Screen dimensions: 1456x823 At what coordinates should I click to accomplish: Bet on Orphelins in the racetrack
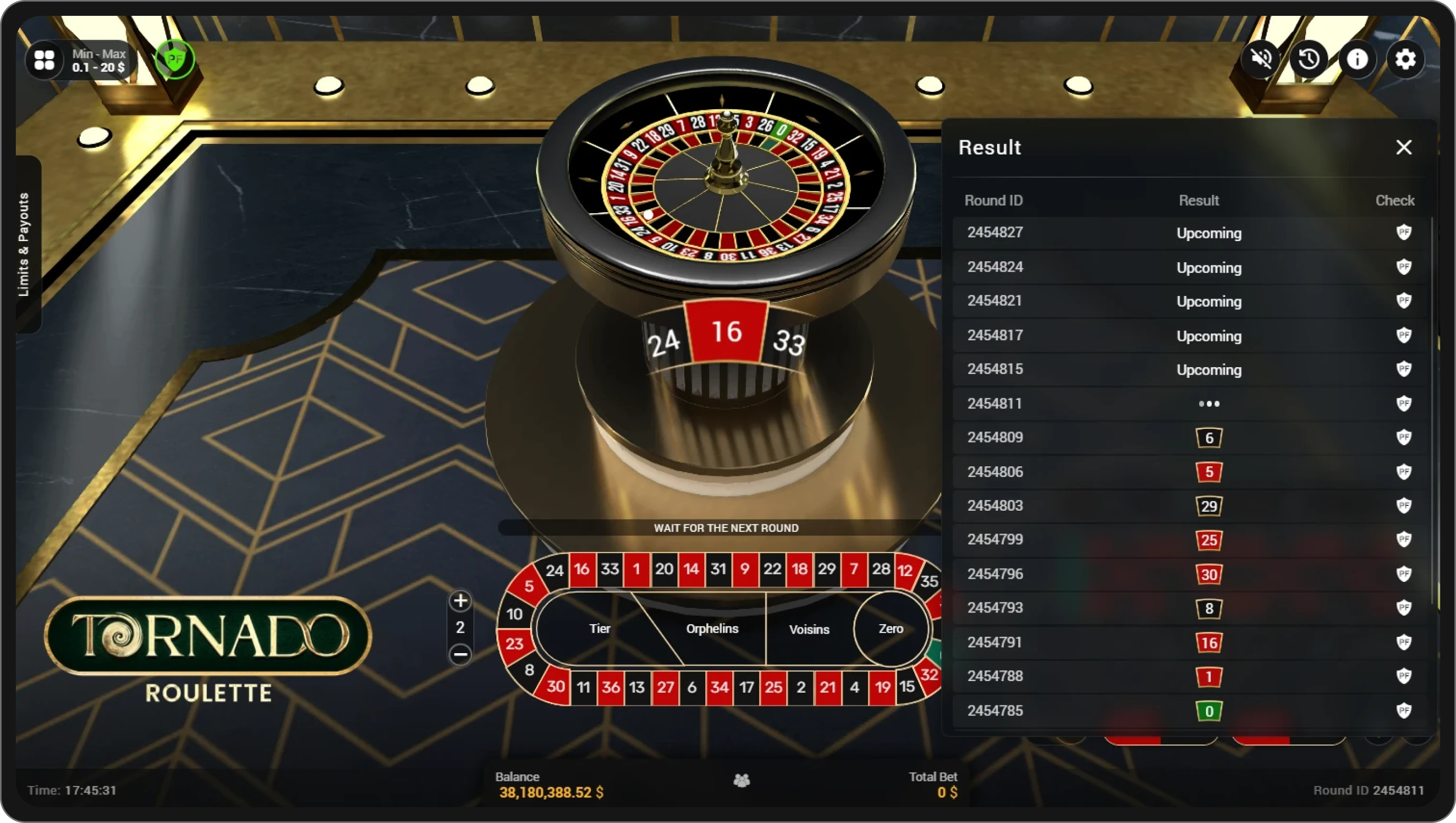[x=712, y=628]
